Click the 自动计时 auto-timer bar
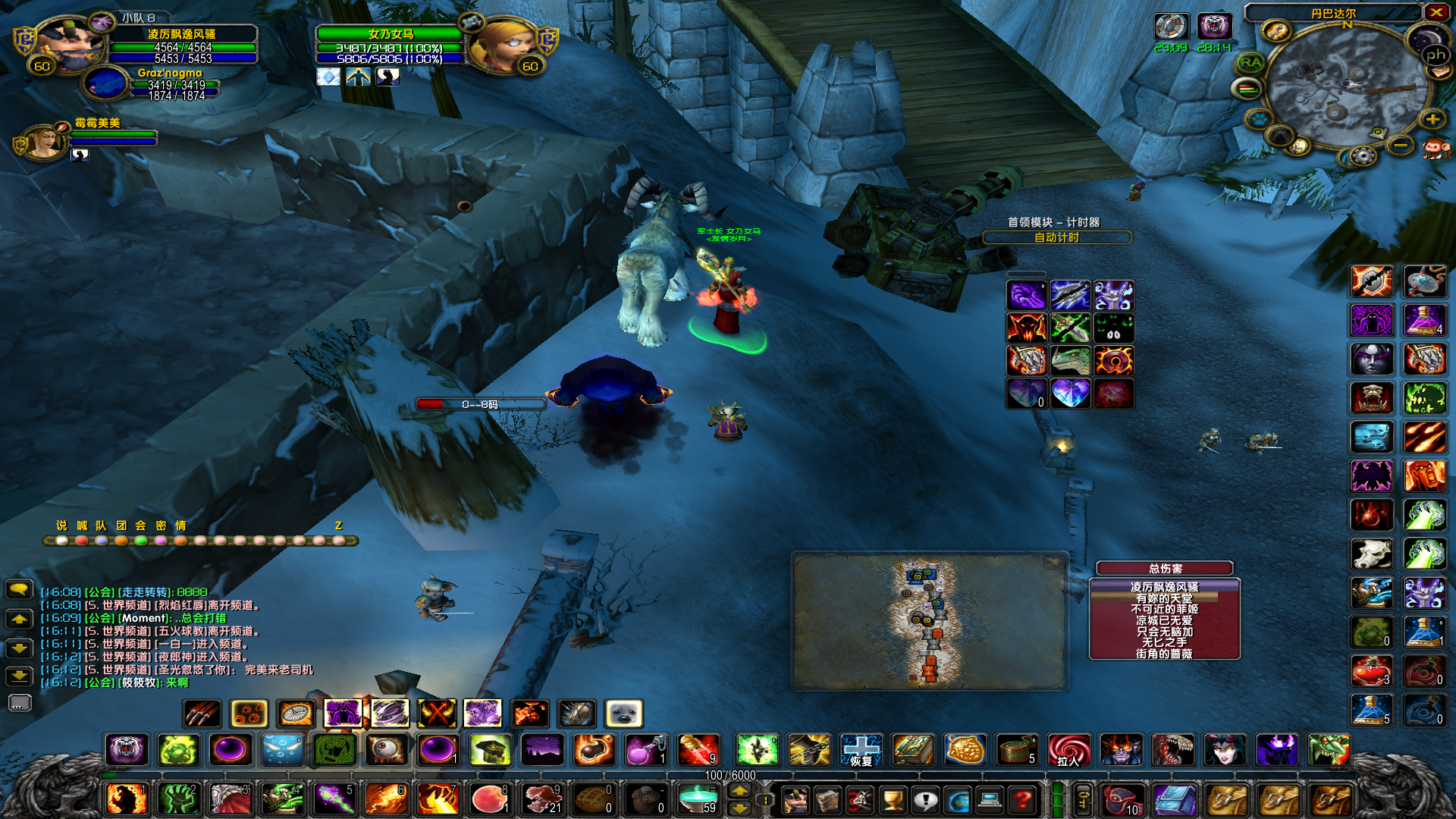This screenshot has width=1456, height=819. click(x=1056, y=237)
